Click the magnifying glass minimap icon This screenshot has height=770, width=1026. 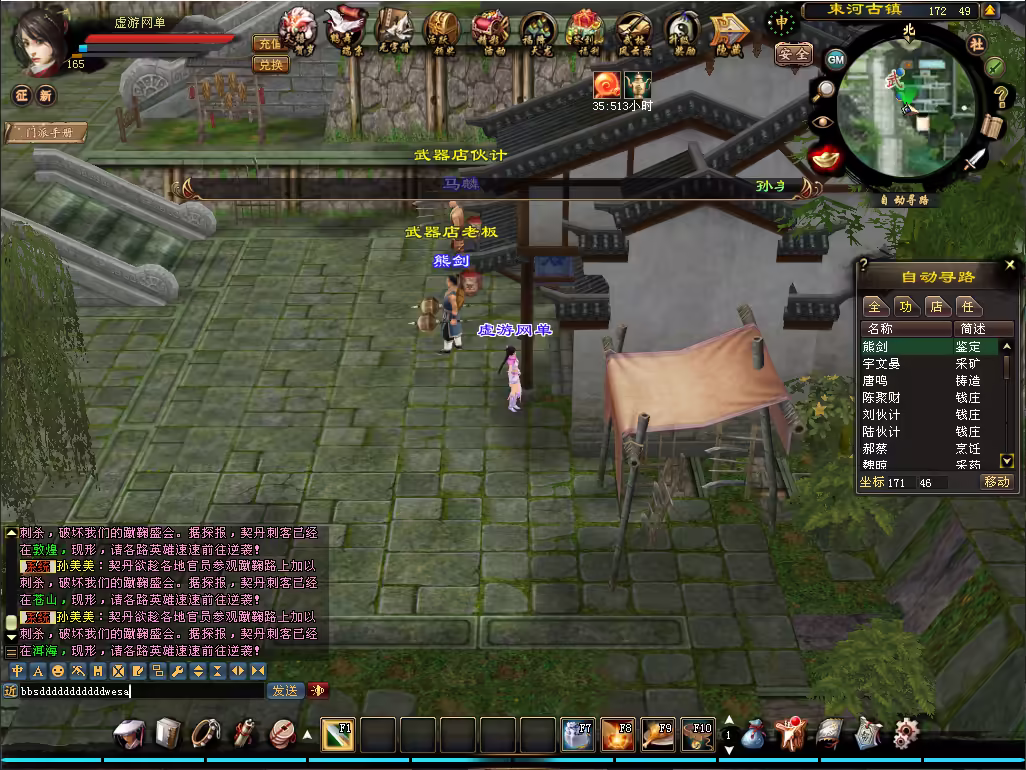824,91
